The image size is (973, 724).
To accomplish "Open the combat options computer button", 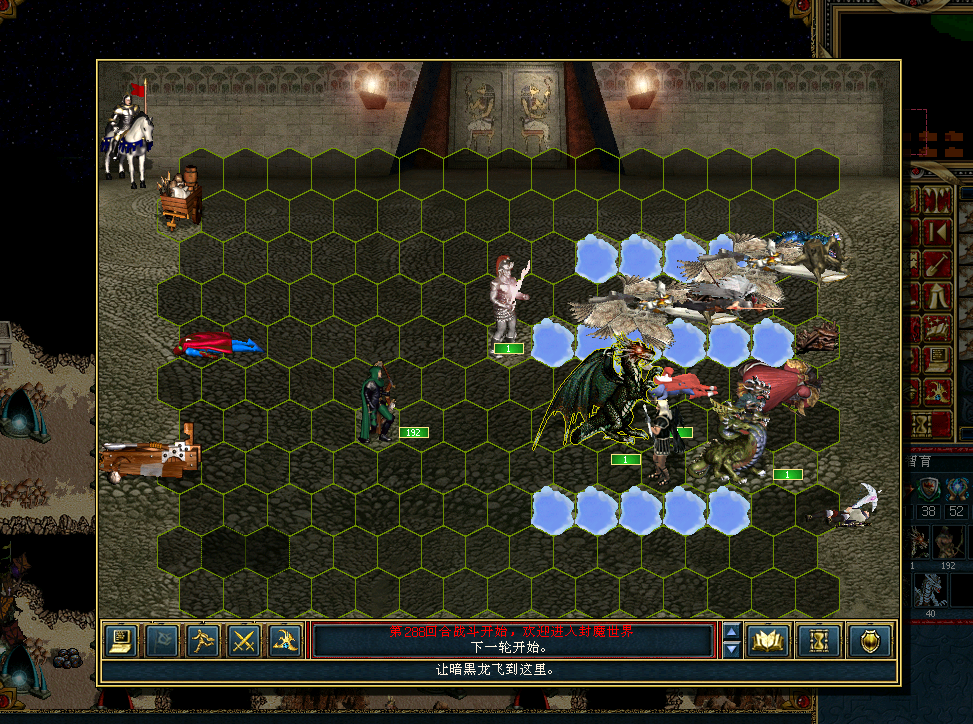I will [120, 640].
